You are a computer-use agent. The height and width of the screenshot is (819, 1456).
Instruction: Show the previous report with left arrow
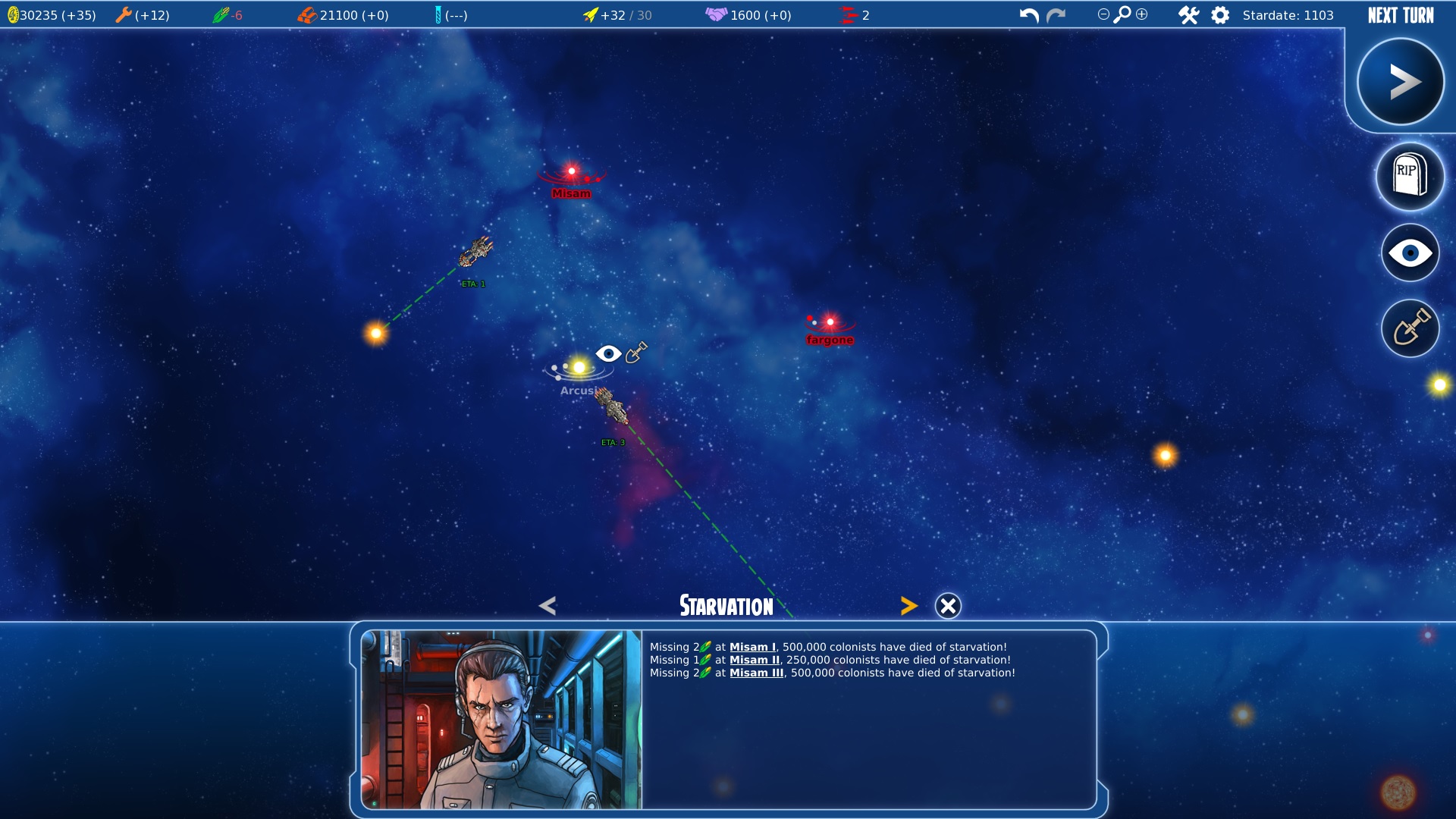[x=548, y=606]
